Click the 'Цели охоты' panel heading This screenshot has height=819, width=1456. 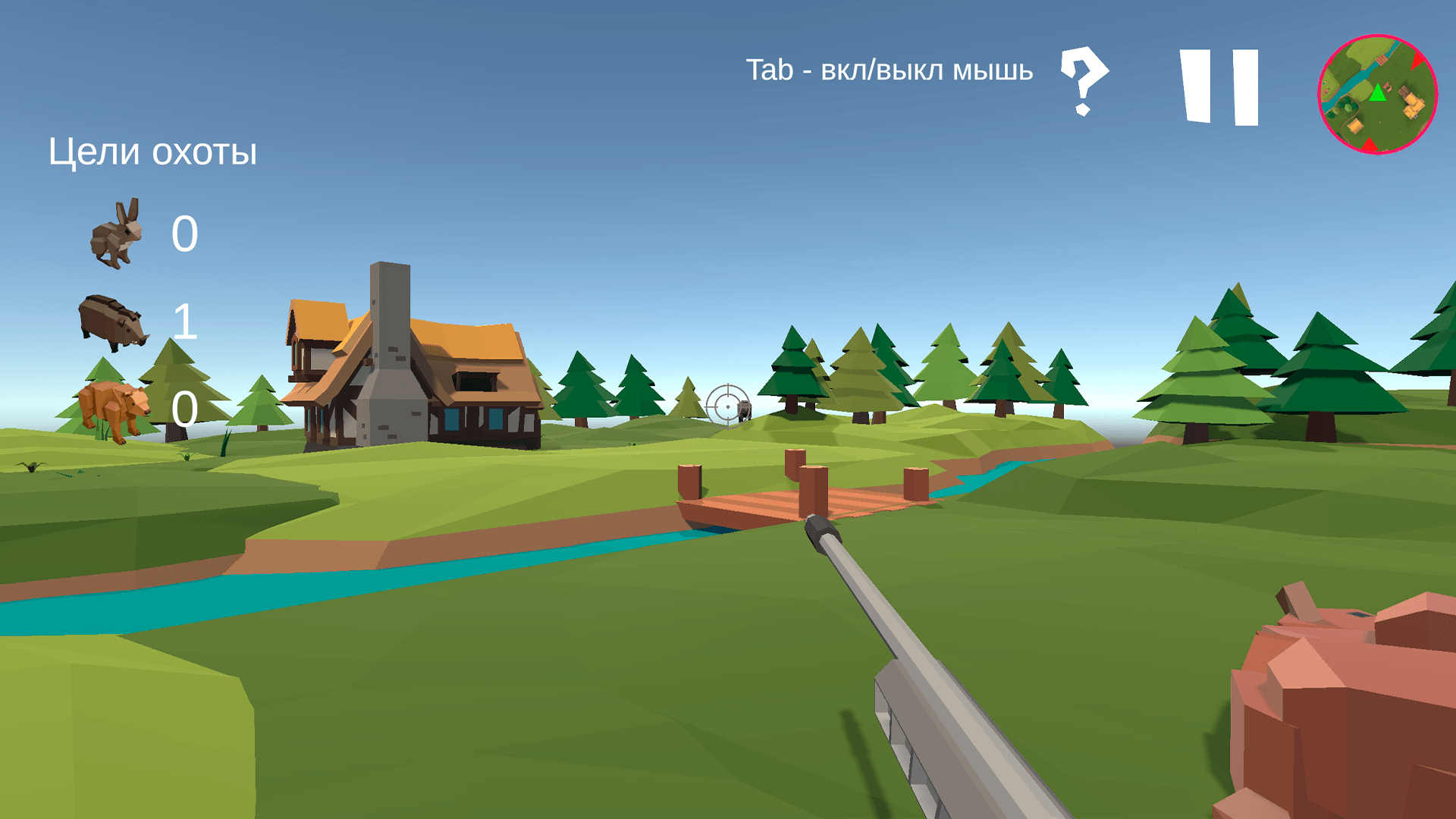click(152, 151)
